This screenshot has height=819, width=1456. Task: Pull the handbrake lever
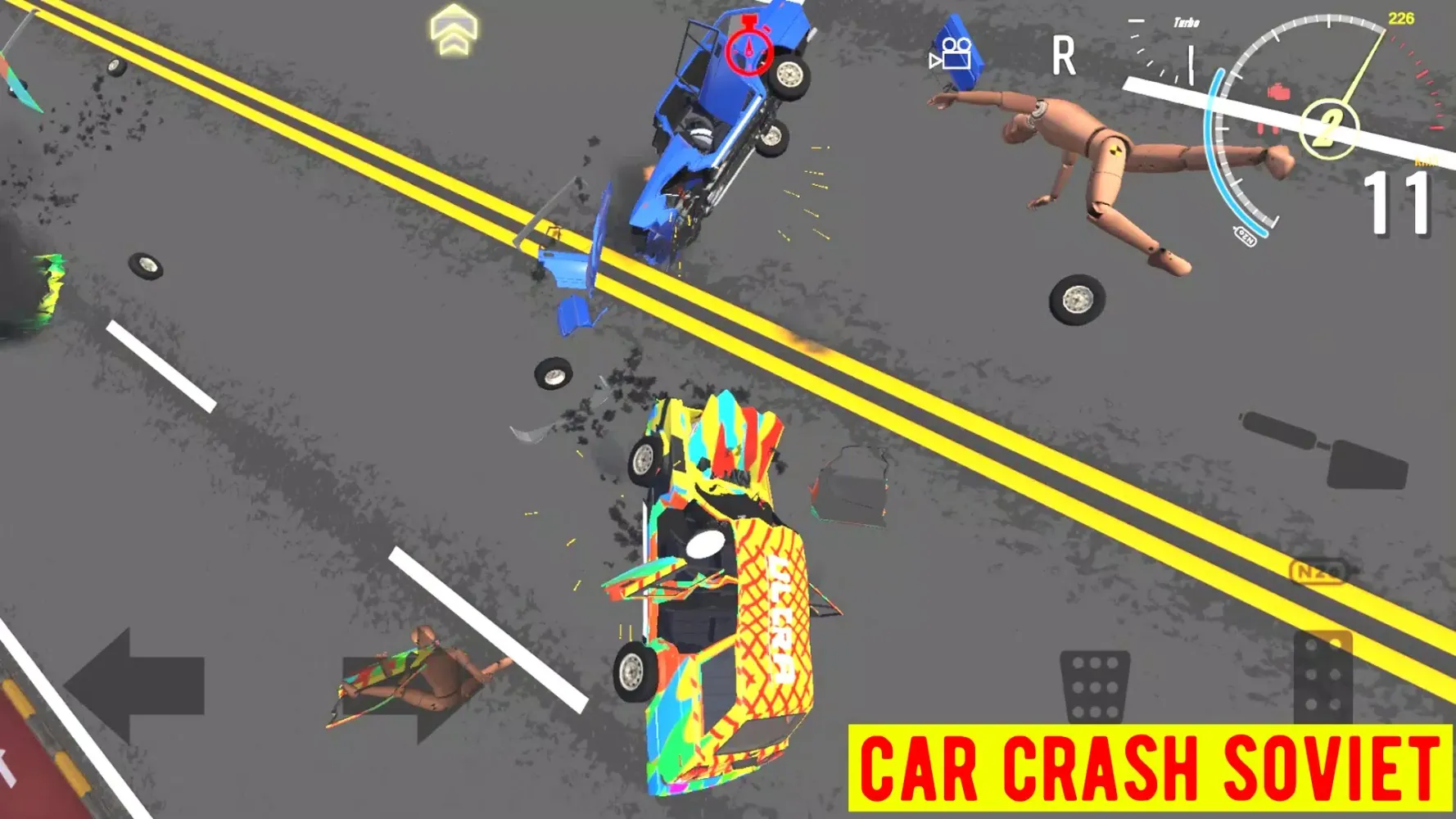click(x=1327, y=452)
